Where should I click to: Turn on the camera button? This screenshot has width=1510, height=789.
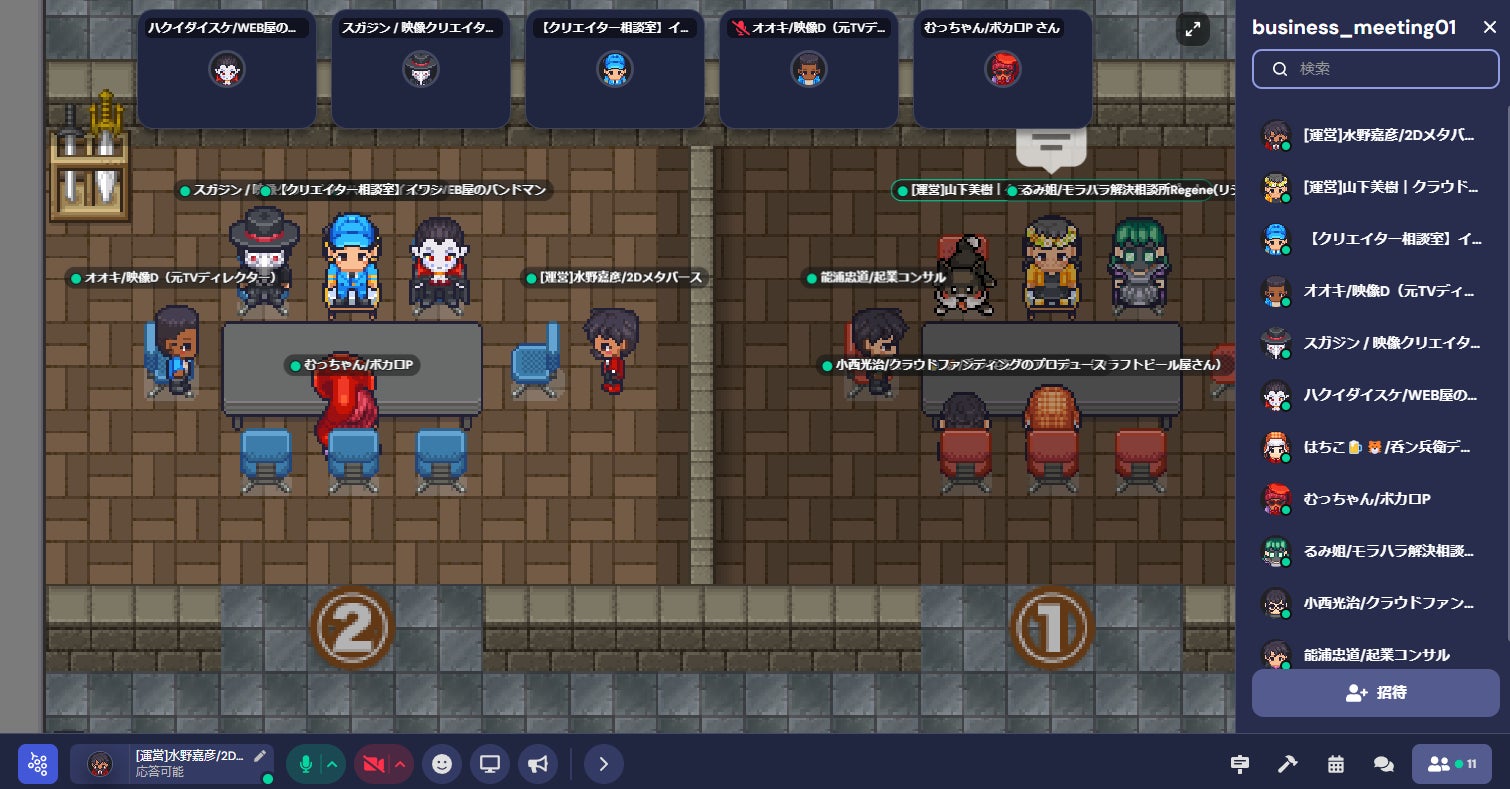tap(373, 764)
